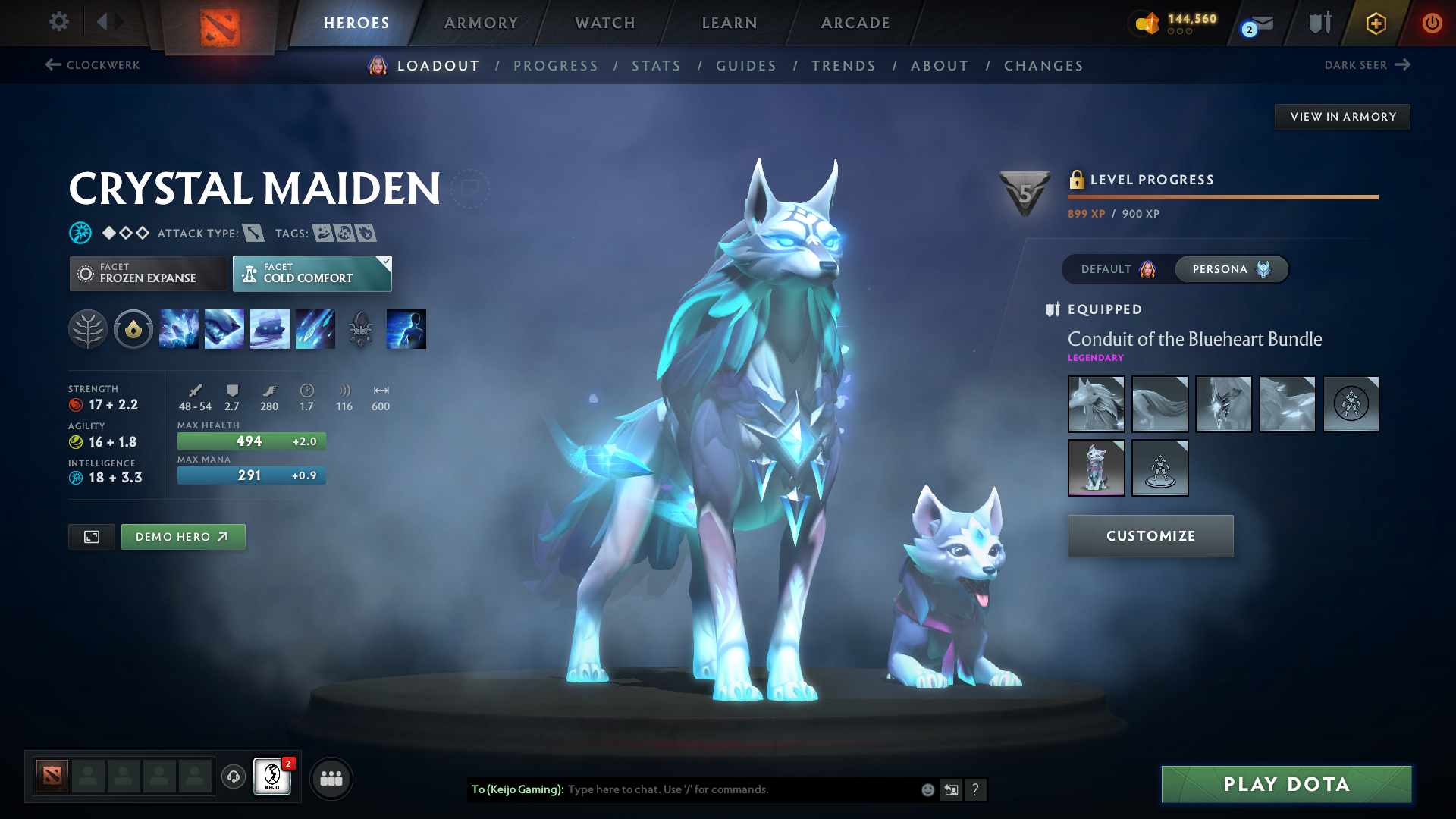Select the Aghanim's Scepter upgrade icon
Screen dimensions: 1456x819
pos(360,329)
